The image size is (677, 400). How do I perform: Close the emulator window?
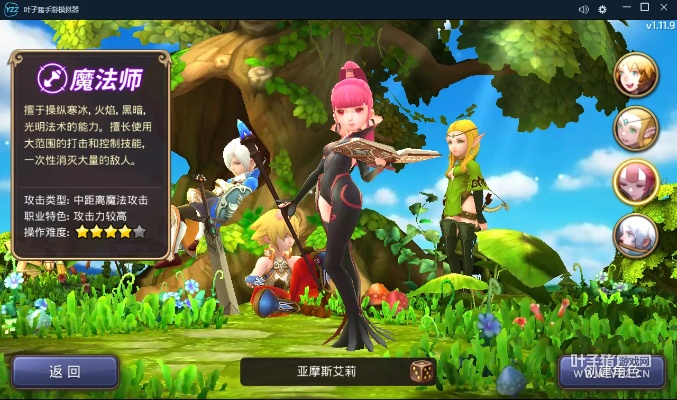663,8
